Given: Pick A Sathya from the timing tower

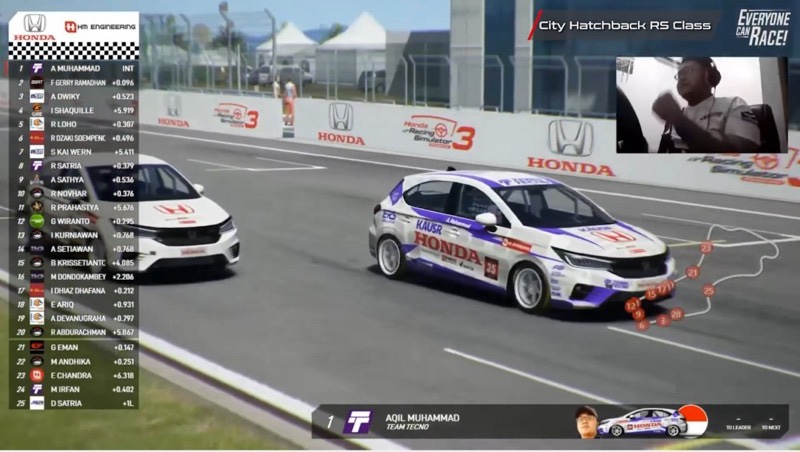Looking at the screenshot, I should tap(75, 180).
